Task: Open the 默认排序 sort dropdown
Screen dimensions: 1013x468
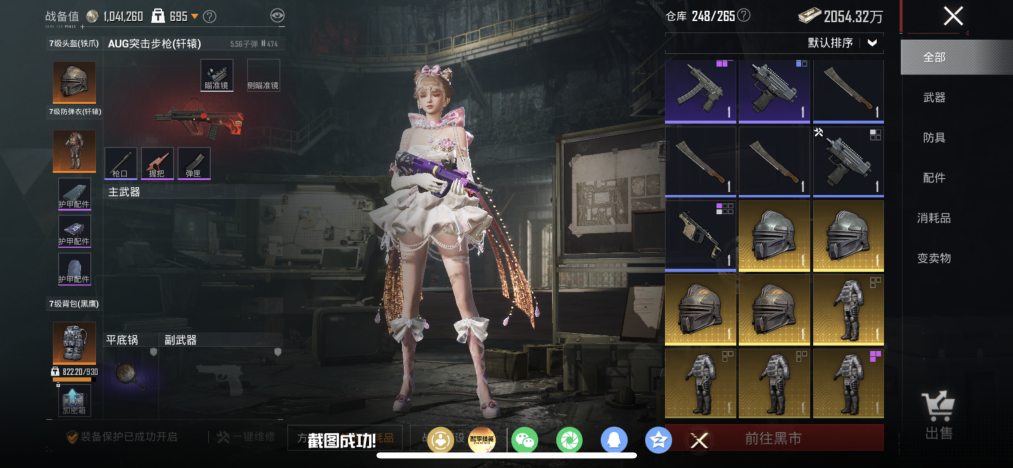Action: (x=844, y=42)
